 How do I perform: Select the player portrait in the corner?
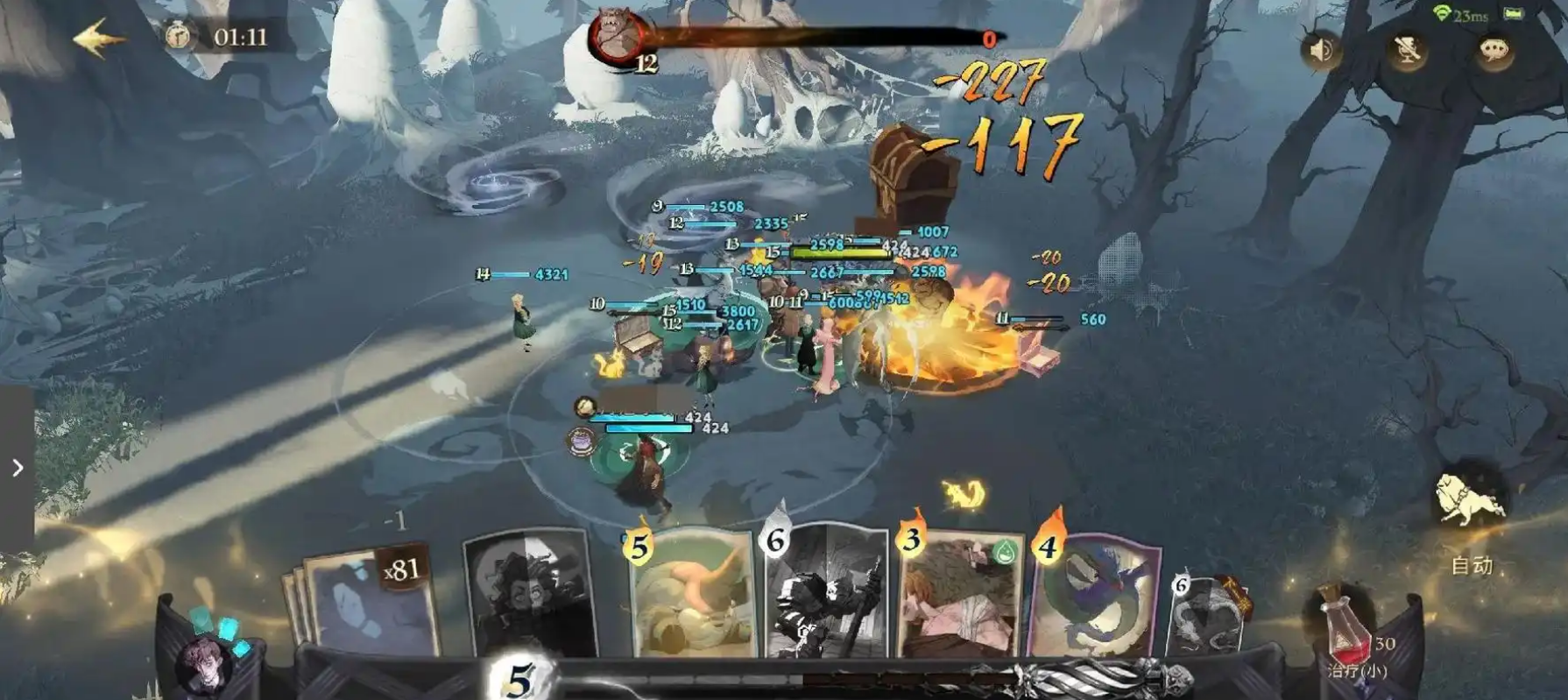[x=206, y=663]
